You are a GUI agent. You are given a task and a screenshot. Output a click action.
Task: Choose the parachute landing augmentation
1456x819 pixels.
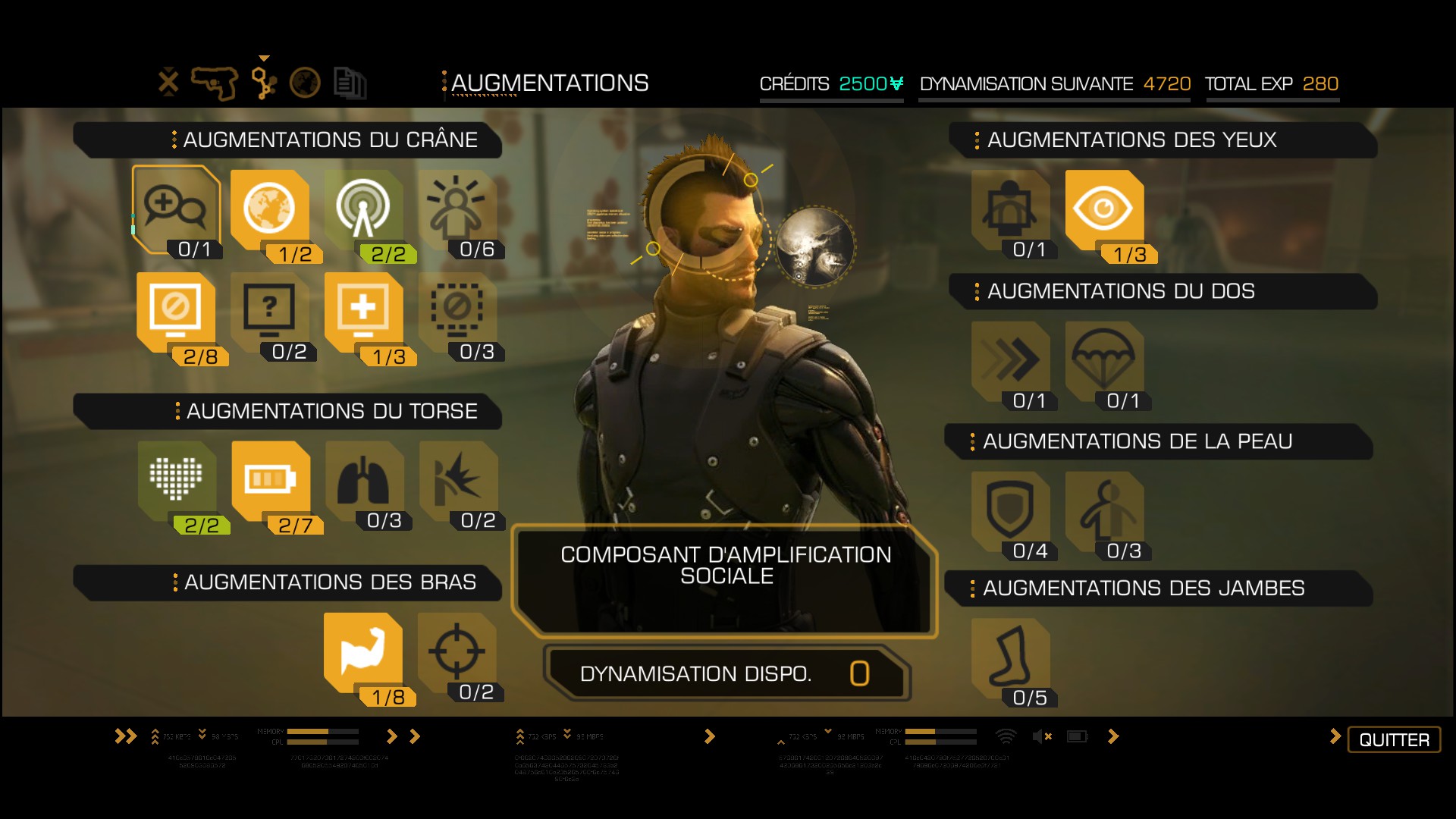click(1103, 359)
